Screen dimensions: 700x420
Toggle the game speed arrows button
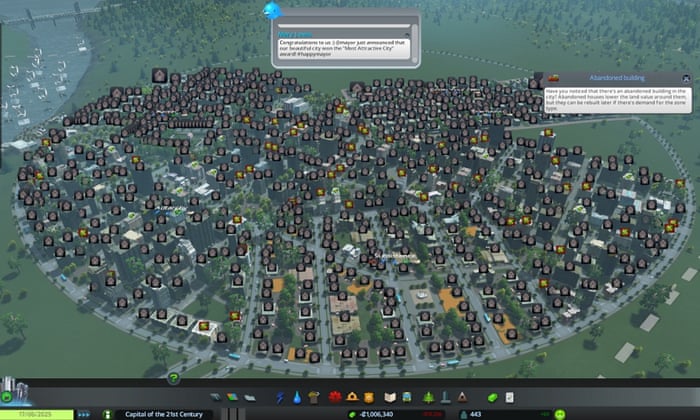coord(83,413)
